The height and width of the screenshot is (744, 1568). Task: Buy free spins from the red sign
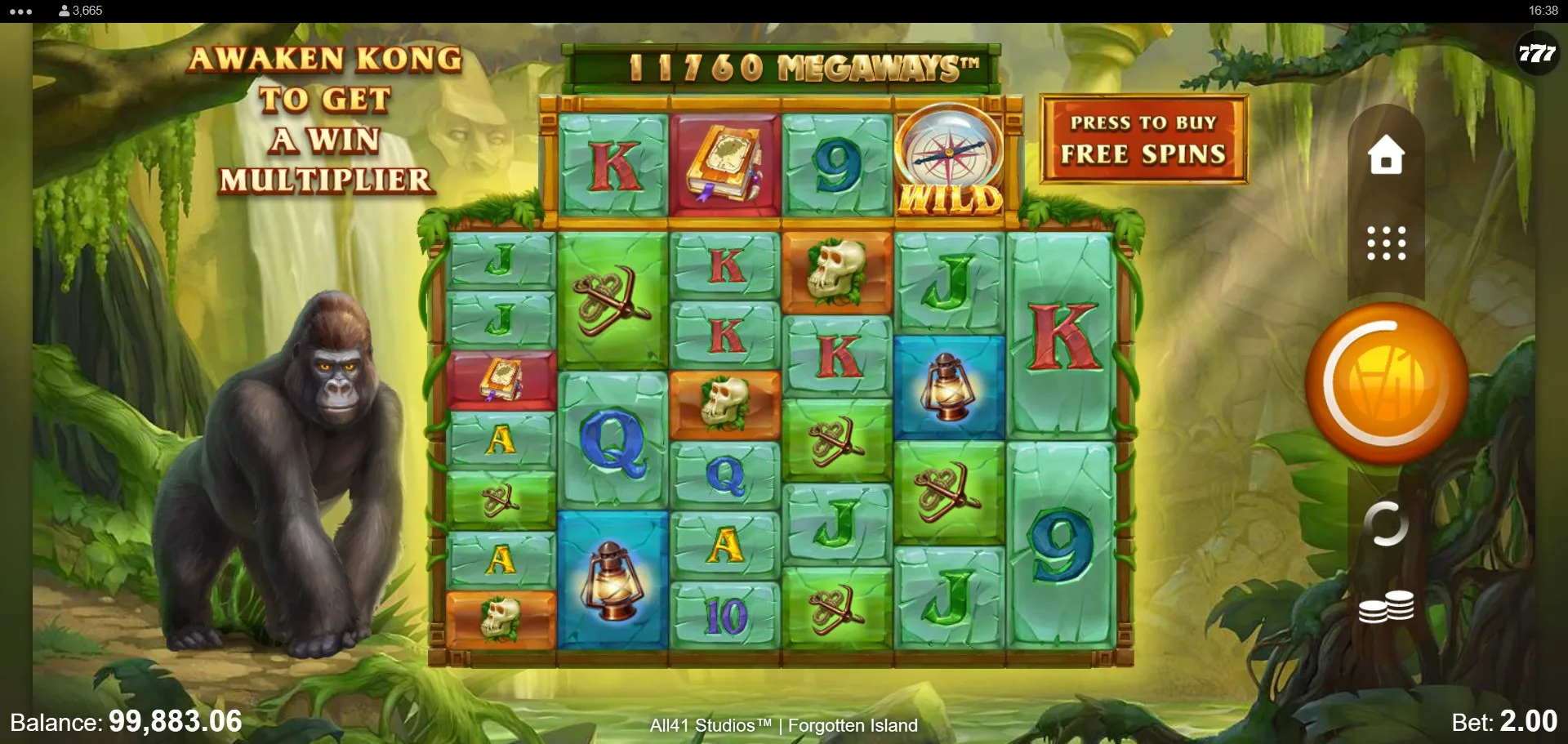[1143, 140]
